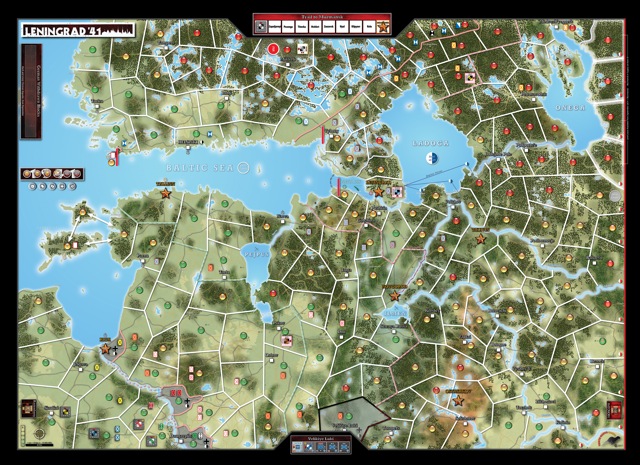Select the red card box on right edge
Viewport: 640px width, 465px height.
[613, 410]
